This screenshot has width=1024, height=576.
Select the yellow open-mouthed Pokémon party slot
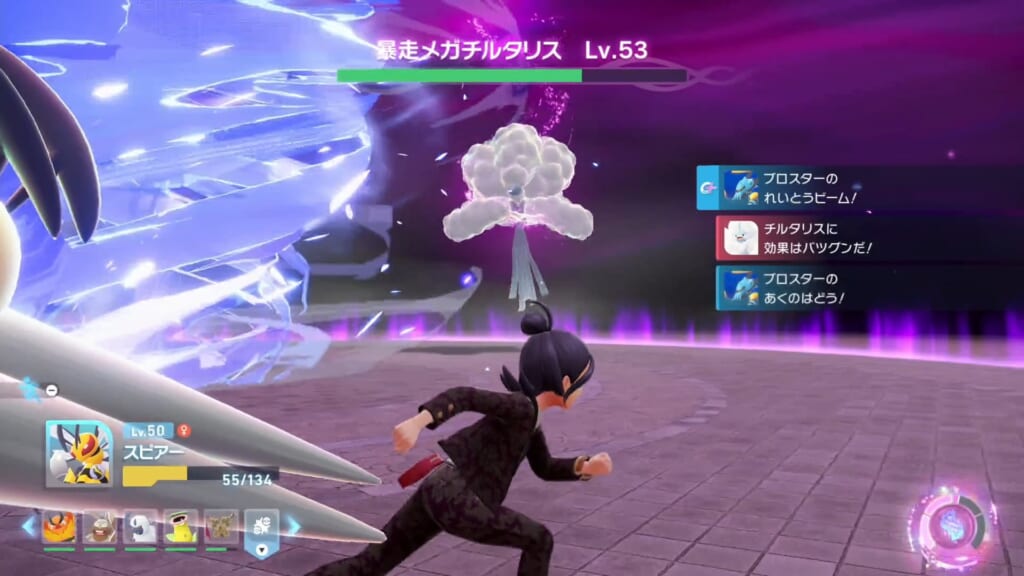pyautogui.click(x=181, y=527)
